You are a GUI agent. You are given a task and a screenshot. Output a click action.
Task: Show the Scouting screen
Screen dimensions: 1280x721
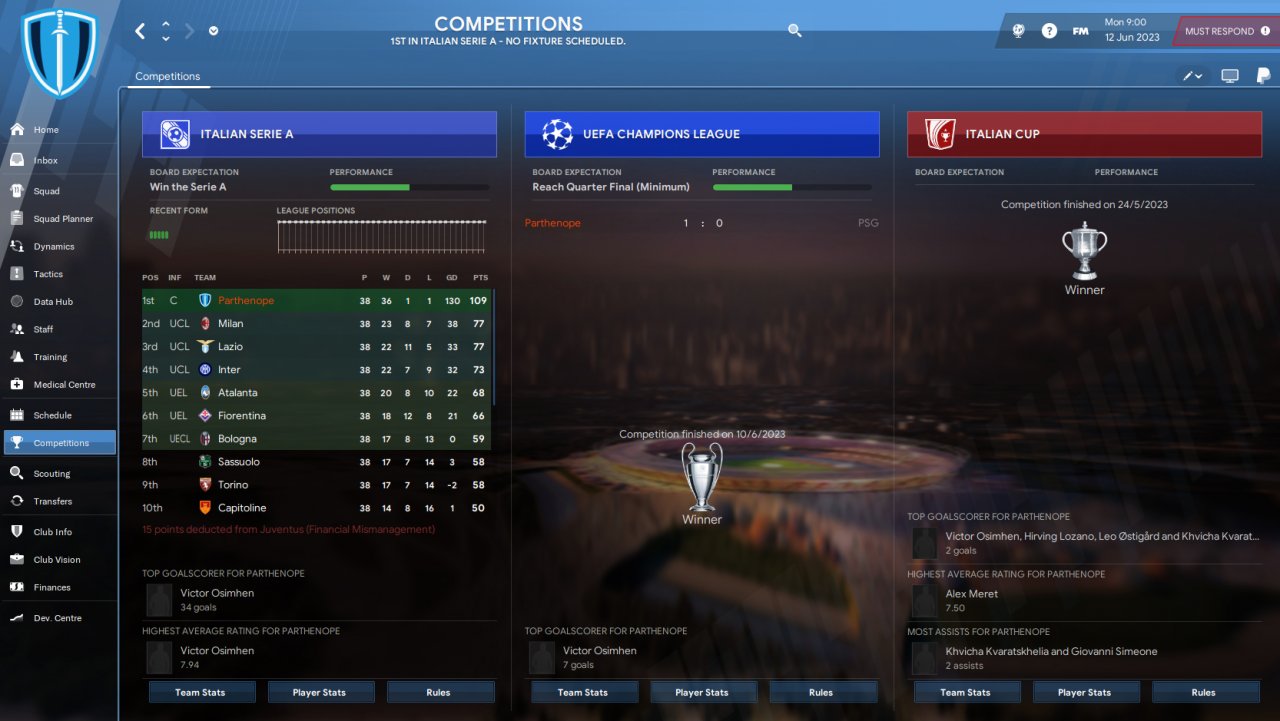(51, 474)
